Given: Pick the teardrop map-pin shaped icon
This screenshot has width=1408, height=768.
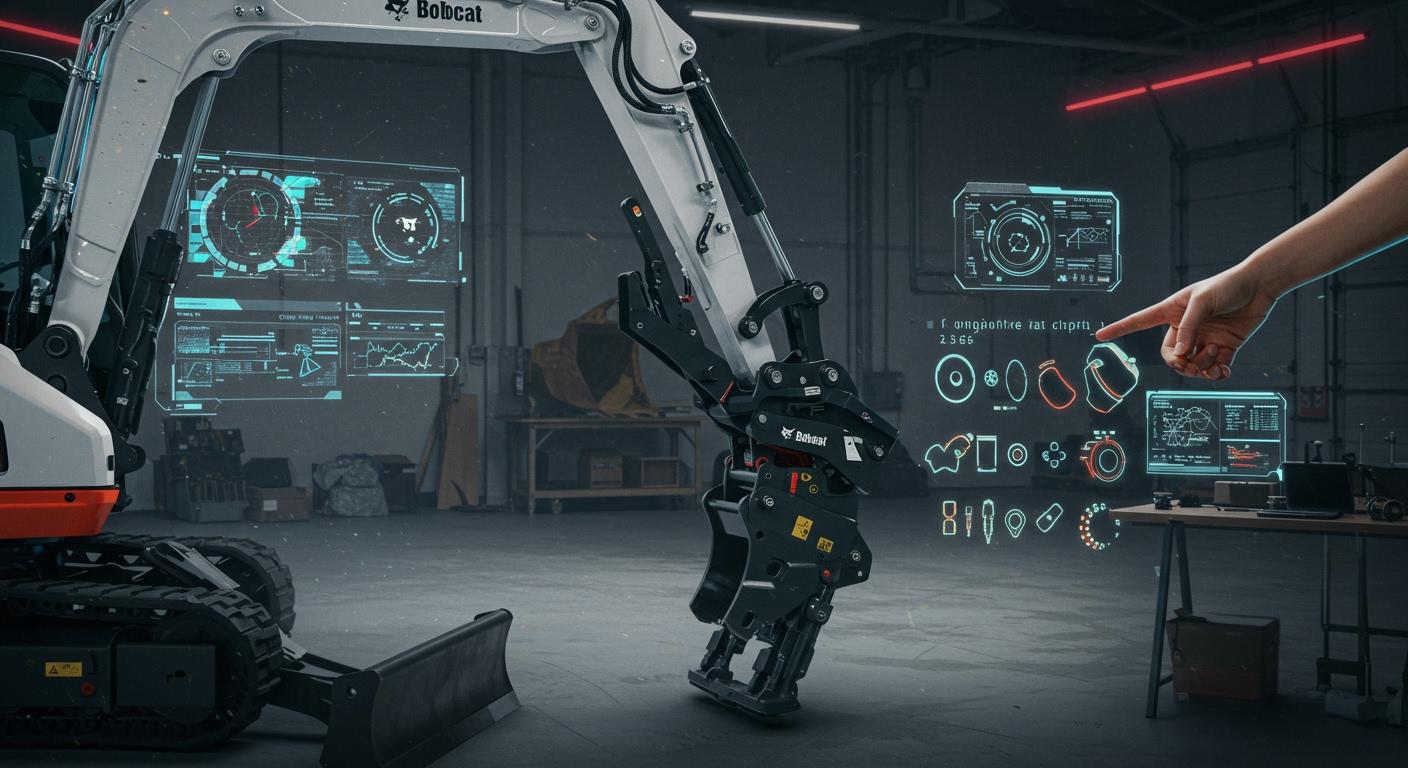Looking at the screenshot, I should point(1015,521).
